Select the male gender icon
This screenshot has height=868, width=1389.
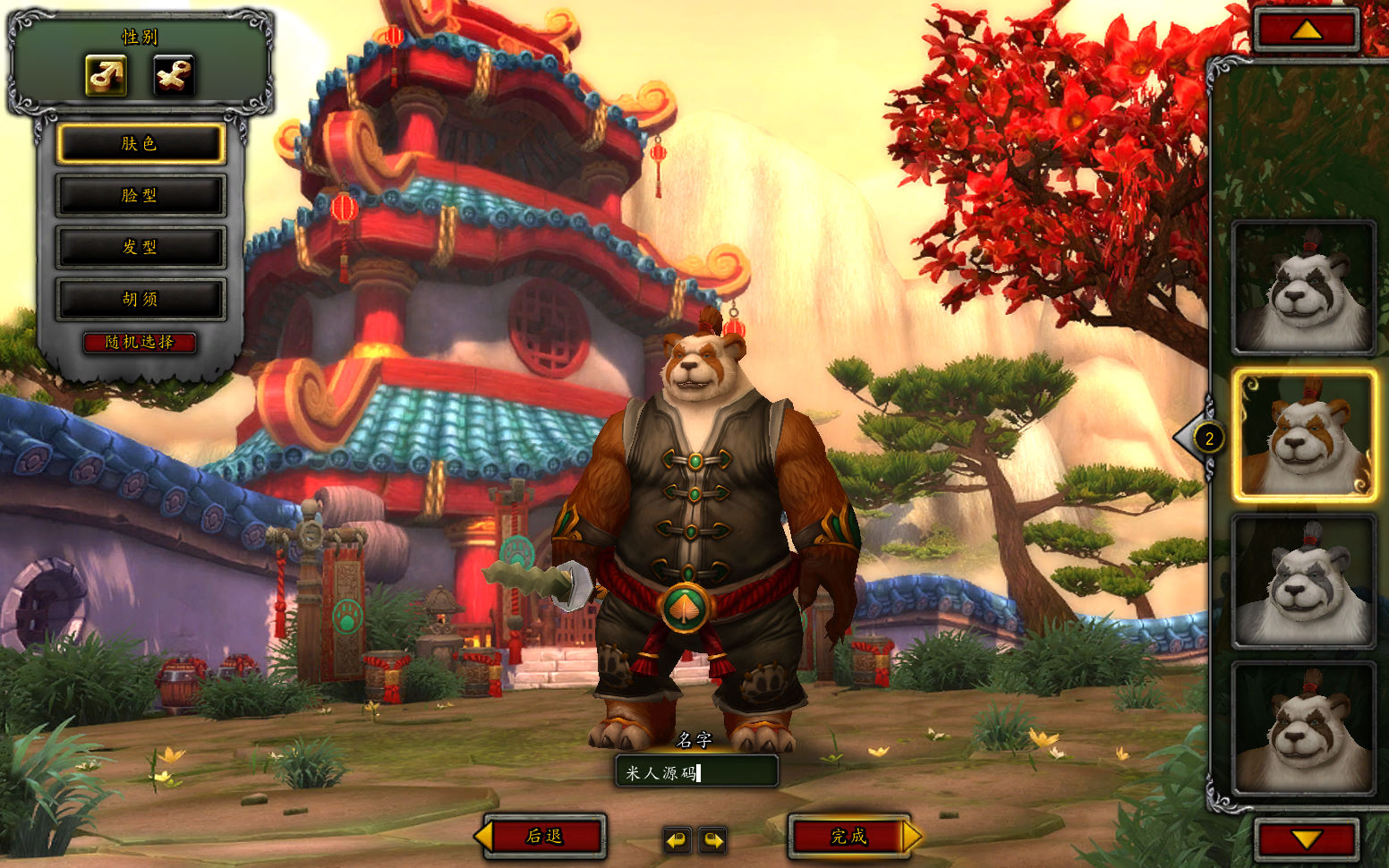click(106, 75)
